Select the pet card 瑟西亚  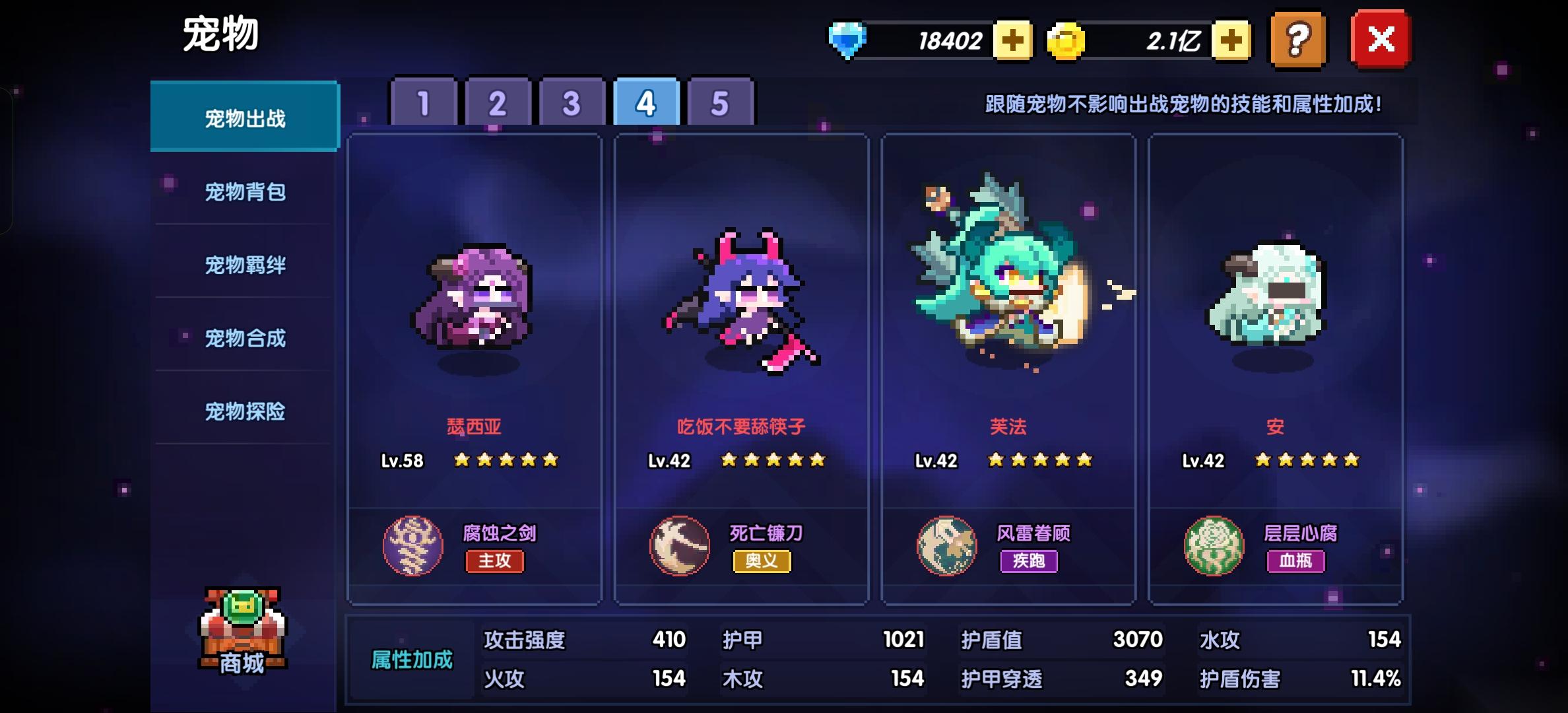click(474, 317)
